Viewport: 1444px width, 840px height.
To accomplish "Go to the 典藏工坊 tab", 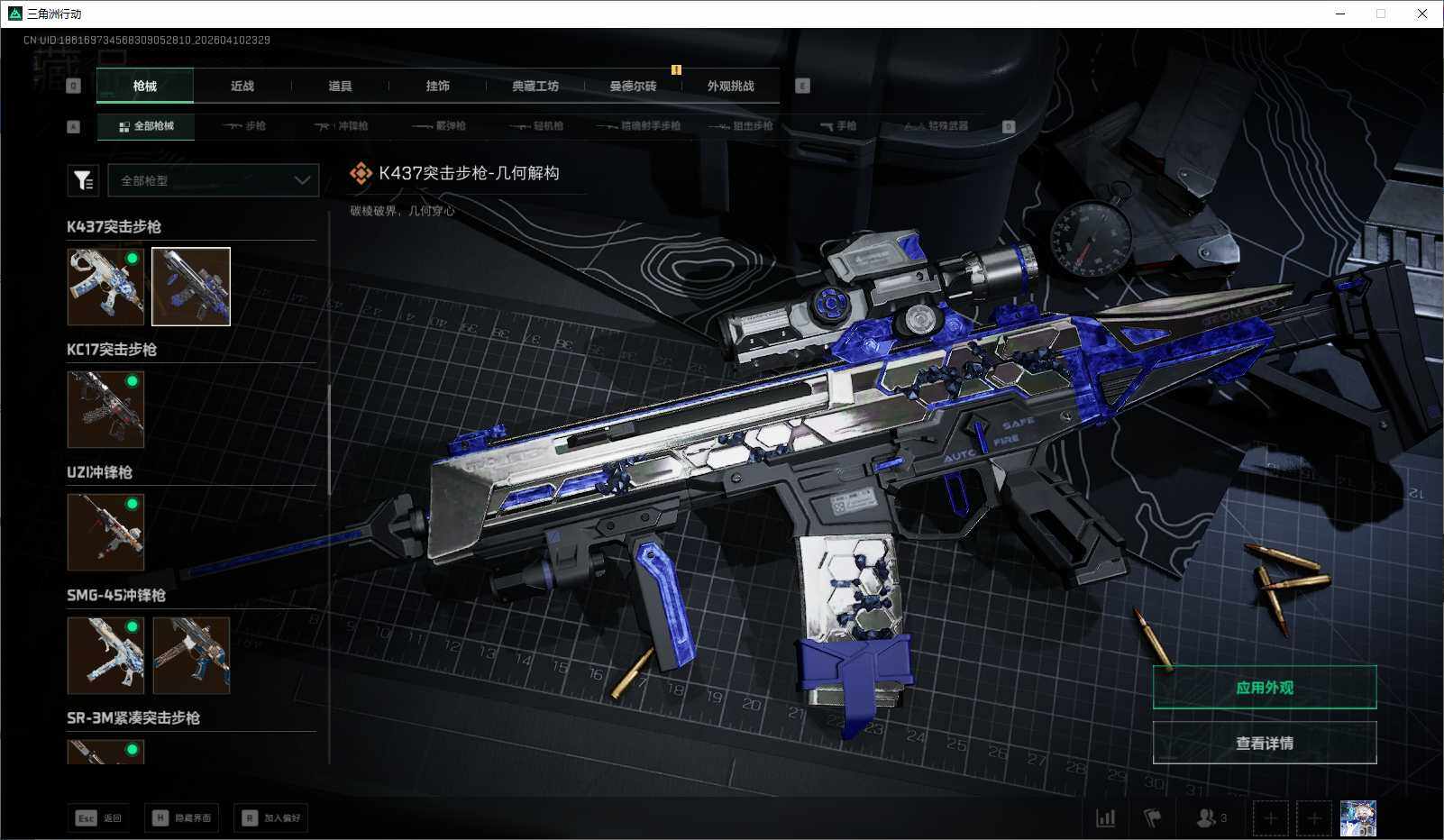I will coord(535,87).
